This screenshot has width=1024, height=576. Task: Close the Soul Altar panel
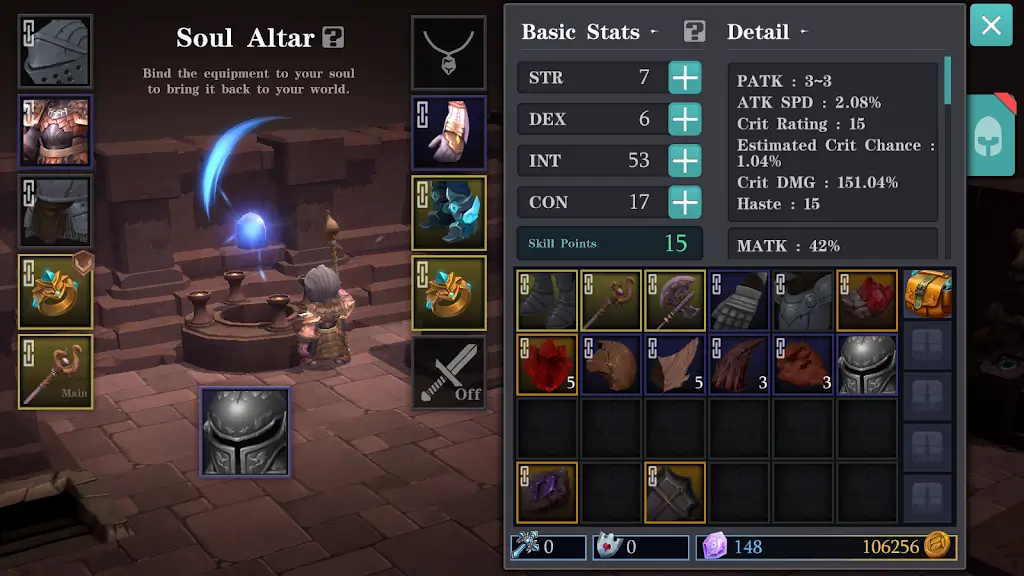[991, 25]
